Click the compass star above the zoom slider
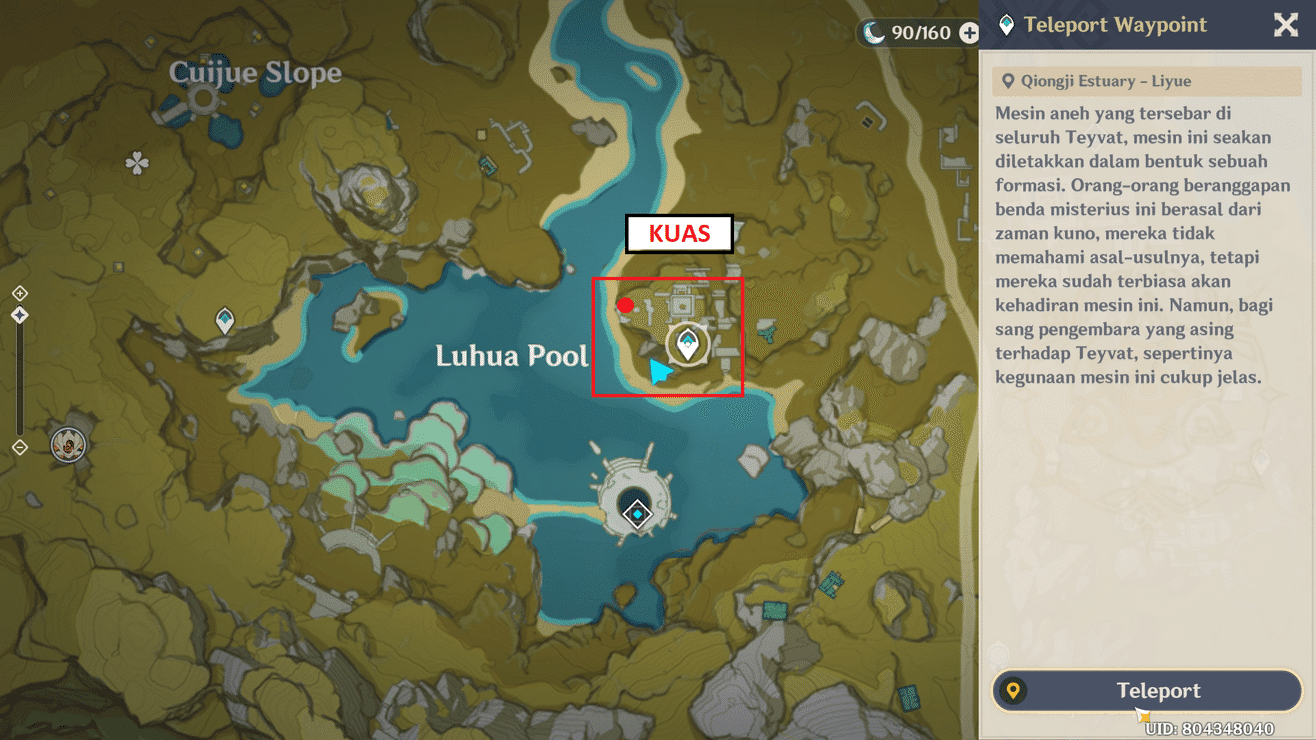 click(x=19, y=313)
